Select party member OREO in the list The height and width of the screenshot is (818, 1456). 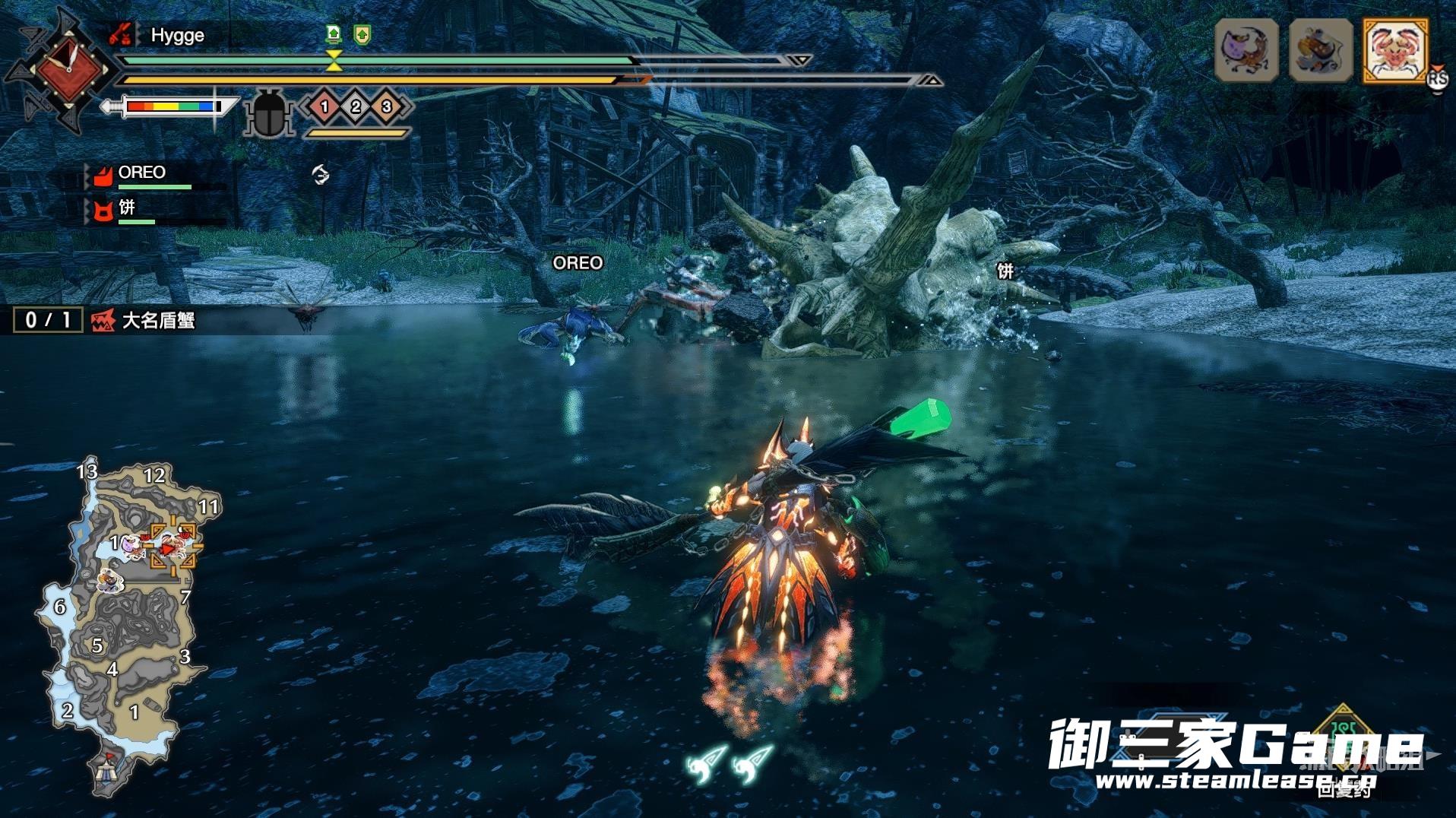point(141,173)
